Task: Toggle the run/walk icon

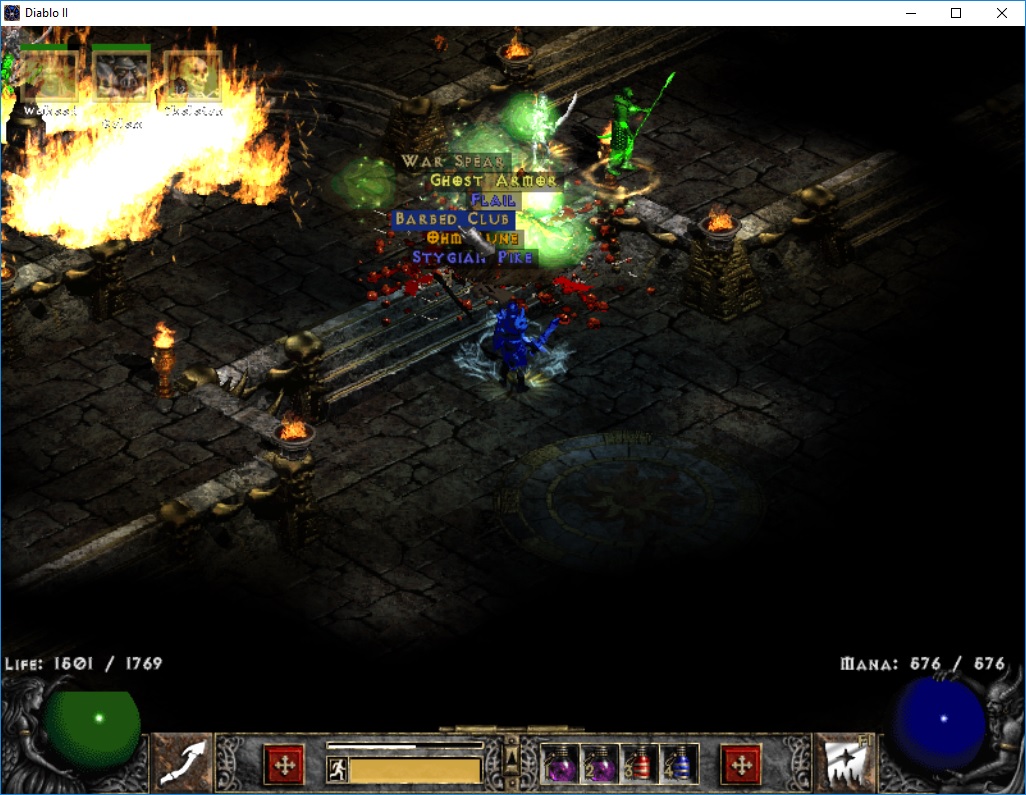Action: tap(337, 769)
